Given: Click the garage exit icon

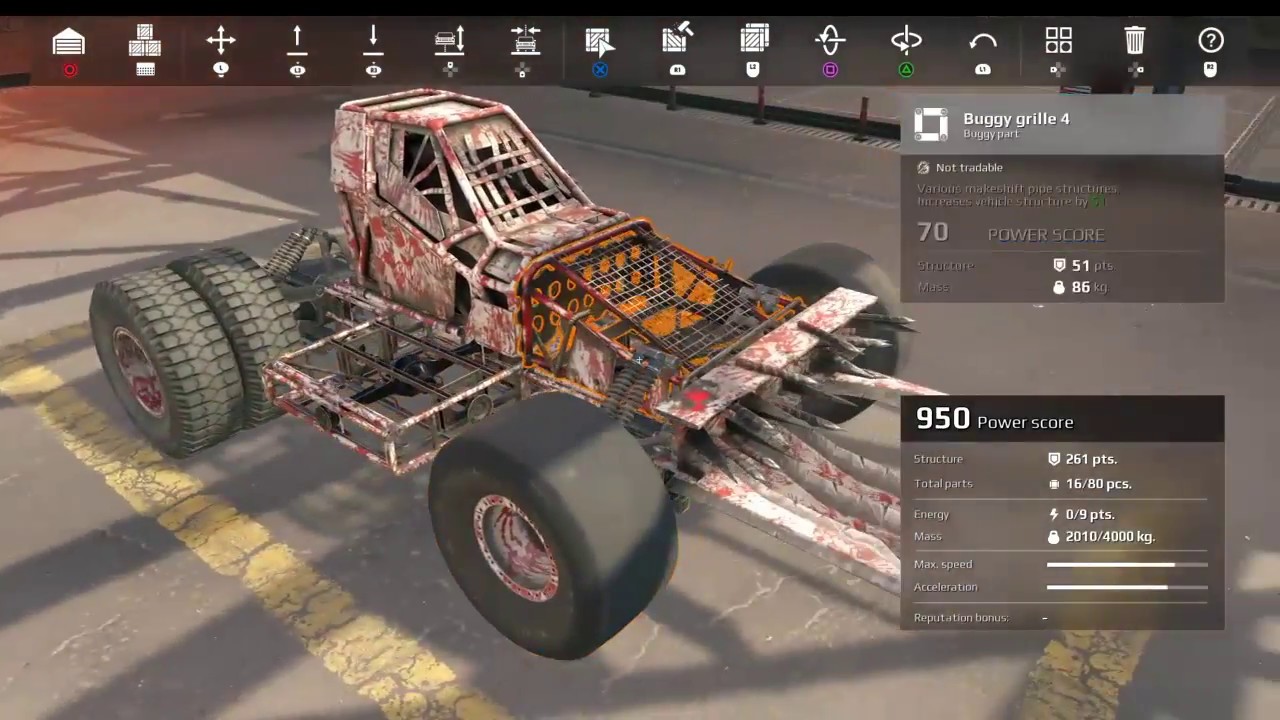Looking at the screenshot, I should (x=68, y=40).
